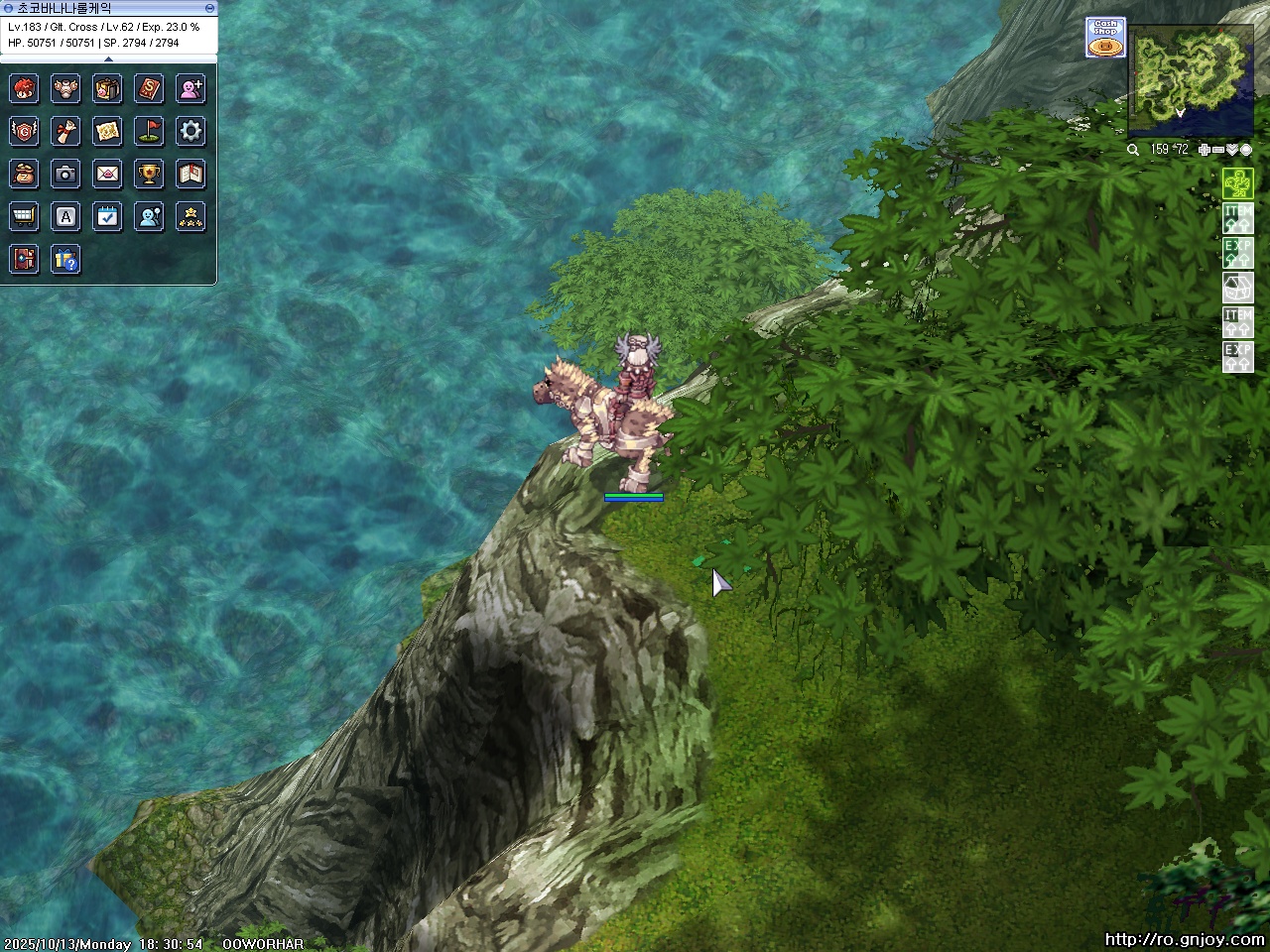Viewport: 1270px width, 952px height.
Task: Open the gold trophy achievements icon
Action: [149, 174]
